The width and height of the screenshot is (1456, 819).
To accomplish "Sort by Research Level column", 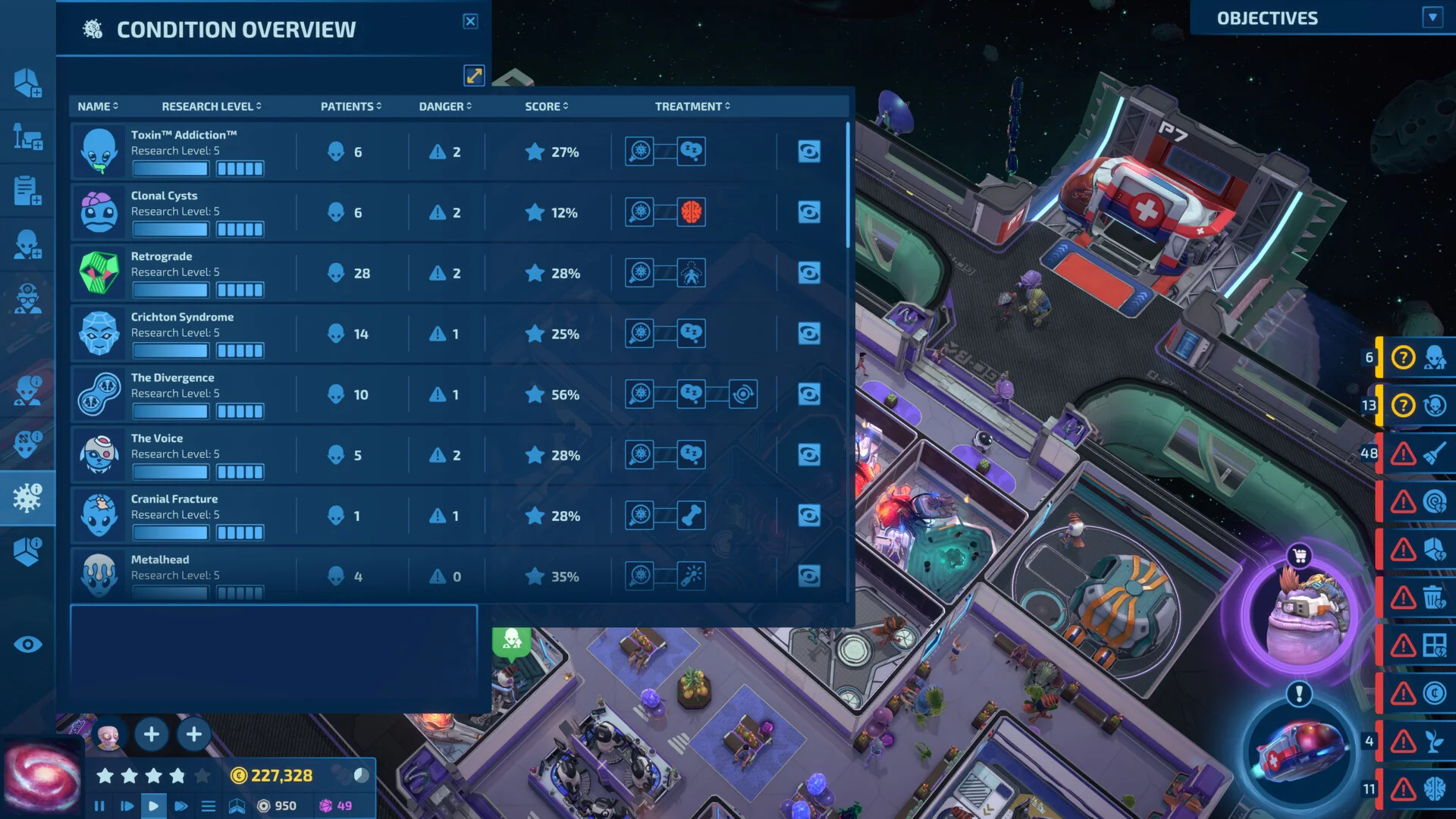I will (x=211, y=106).
